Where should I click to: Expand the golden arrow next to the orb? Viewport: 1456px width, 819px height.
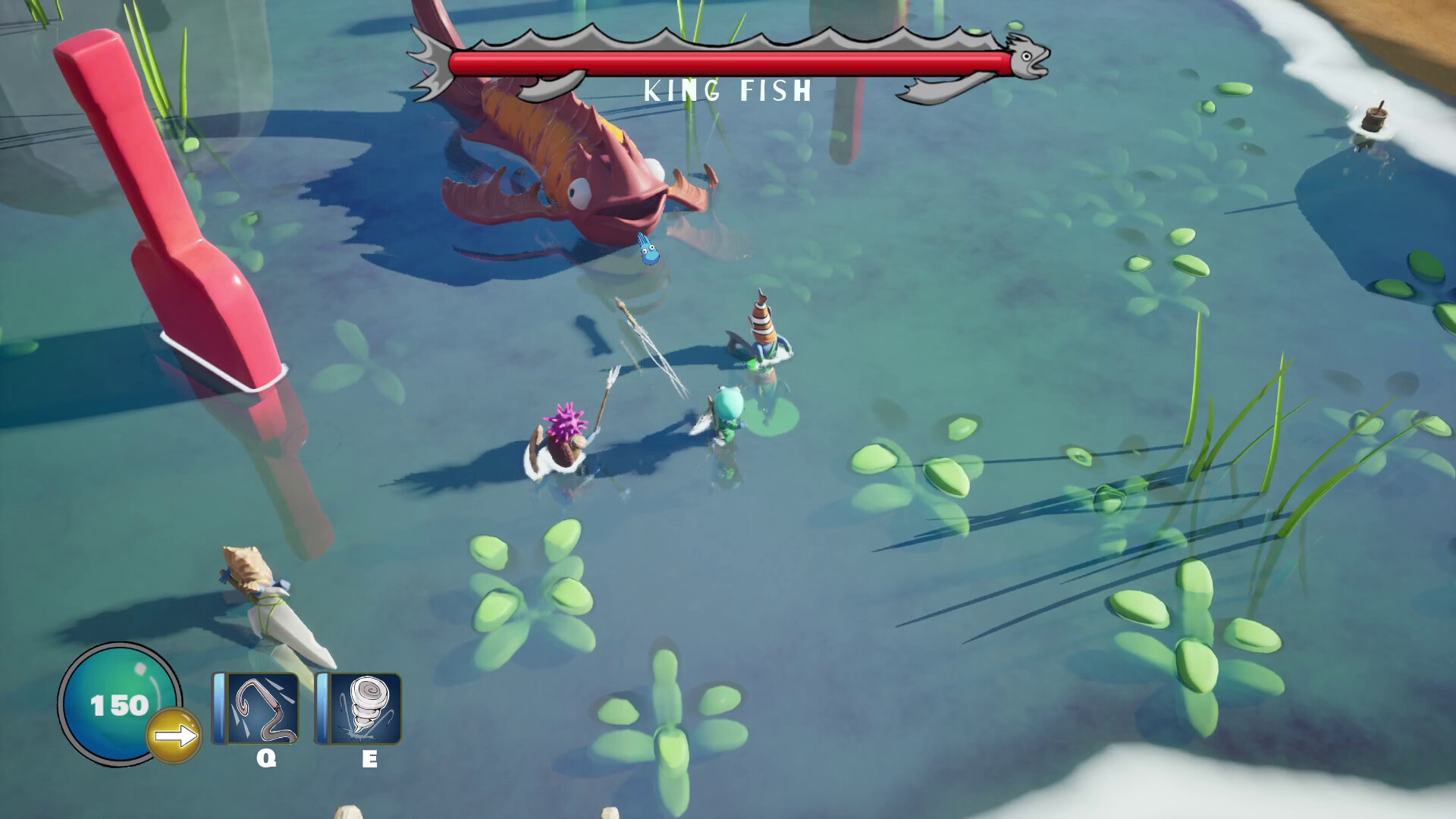coord(176,733)
